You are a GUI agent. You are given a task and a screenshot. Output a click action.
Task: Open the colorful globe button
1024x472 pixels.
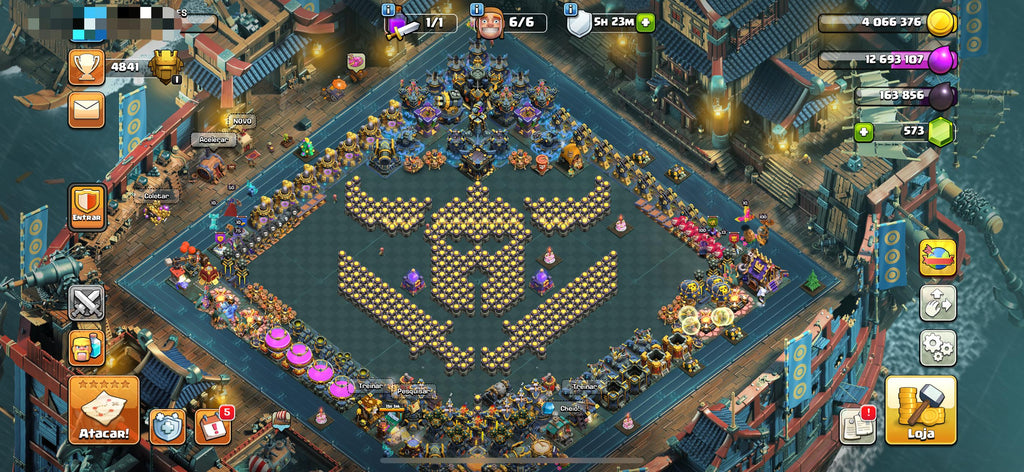click(x=937, y=257)
